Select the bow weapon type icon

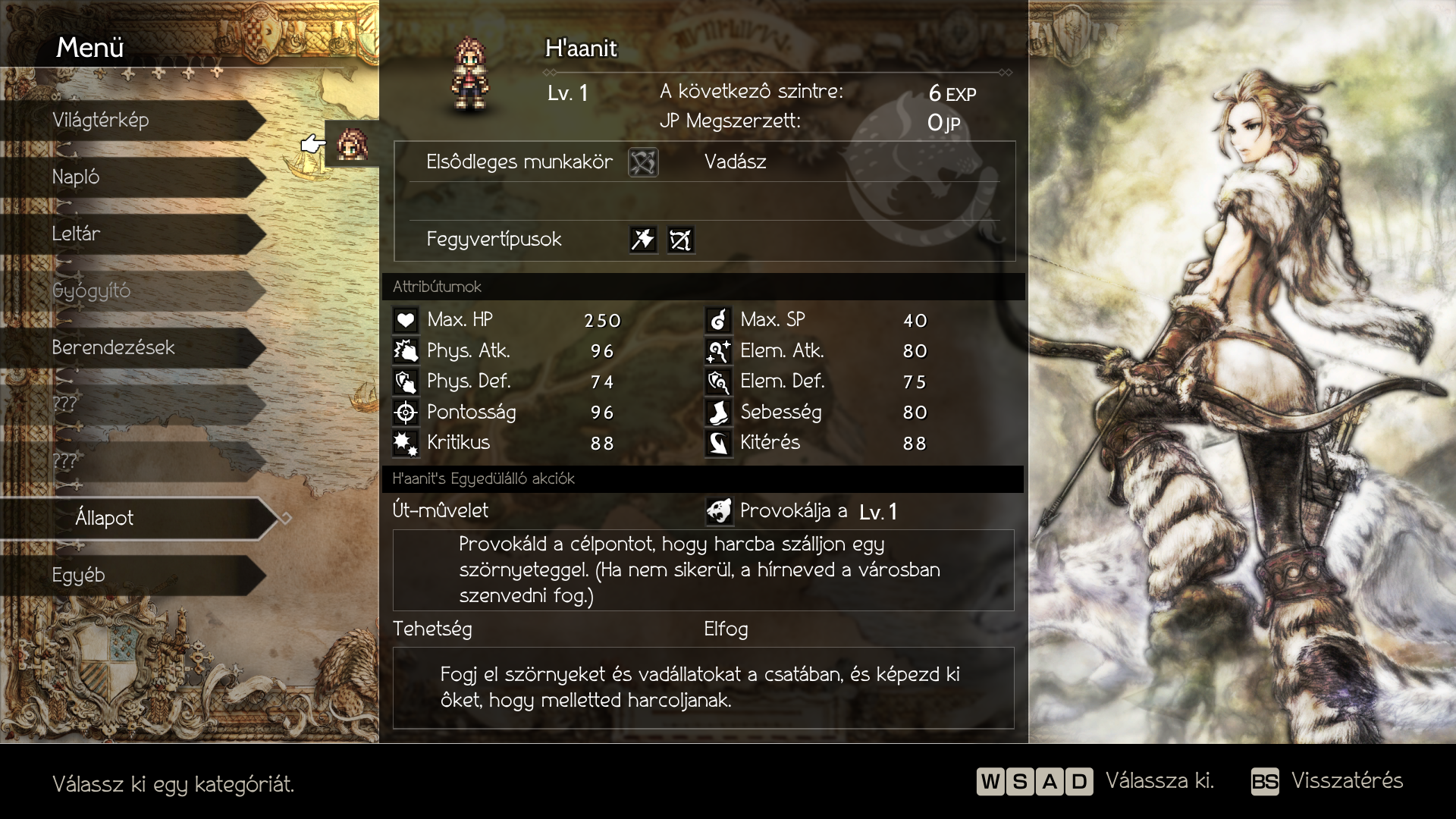pos(680,240)
